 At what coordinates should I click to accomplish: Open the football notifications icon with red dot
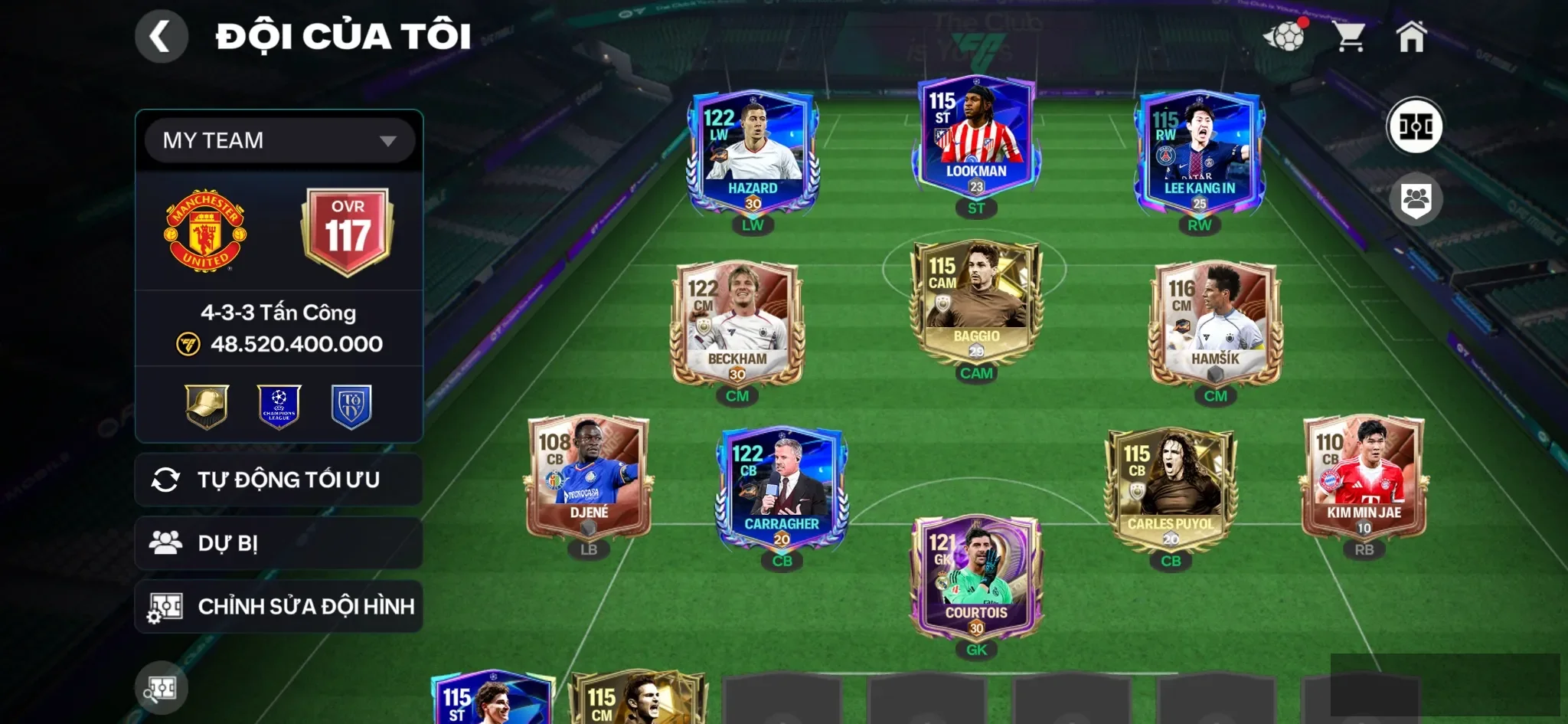coord(1288,35)
